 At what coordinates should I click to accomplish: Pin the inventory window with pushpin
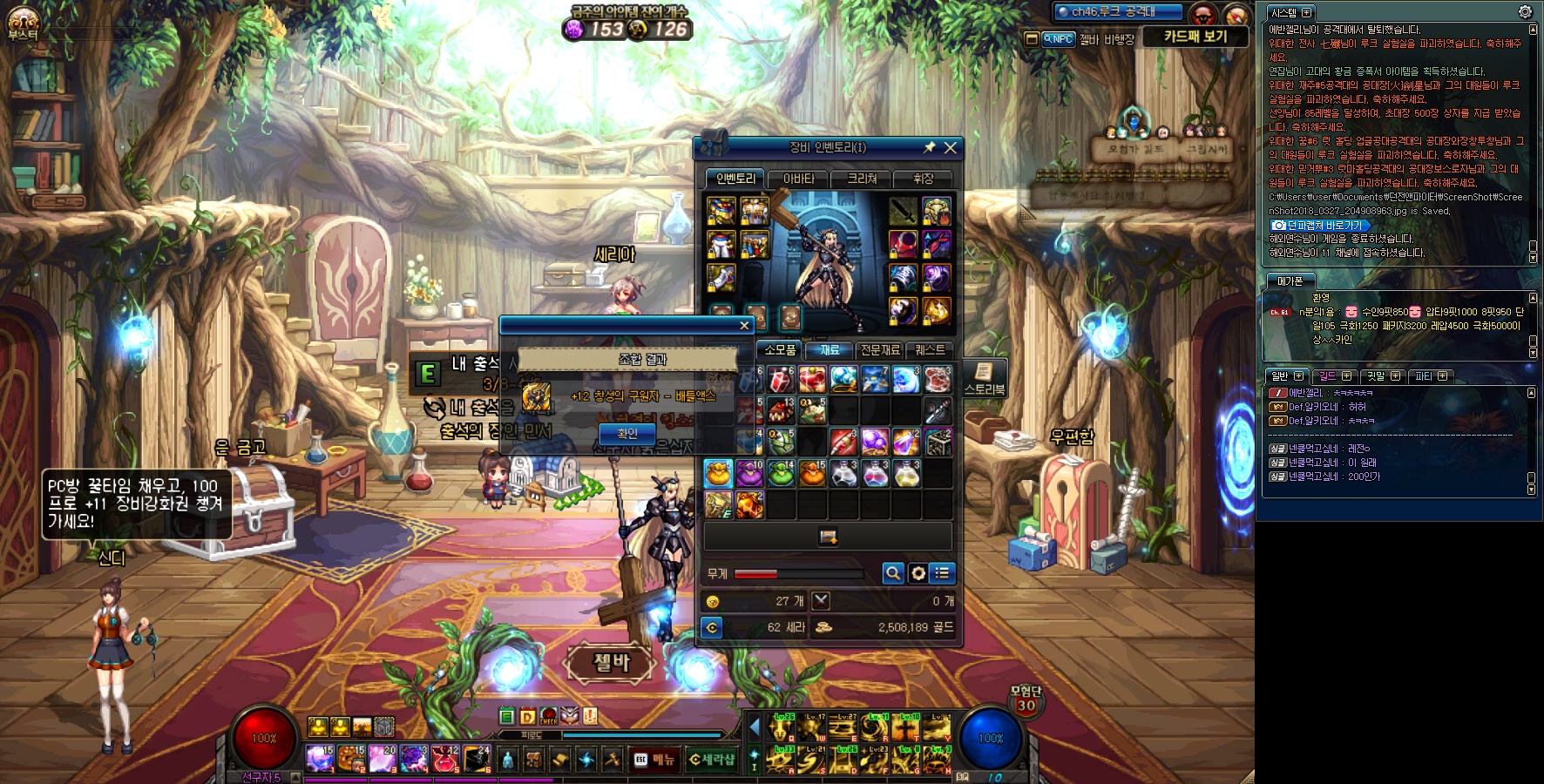(929, 148)
